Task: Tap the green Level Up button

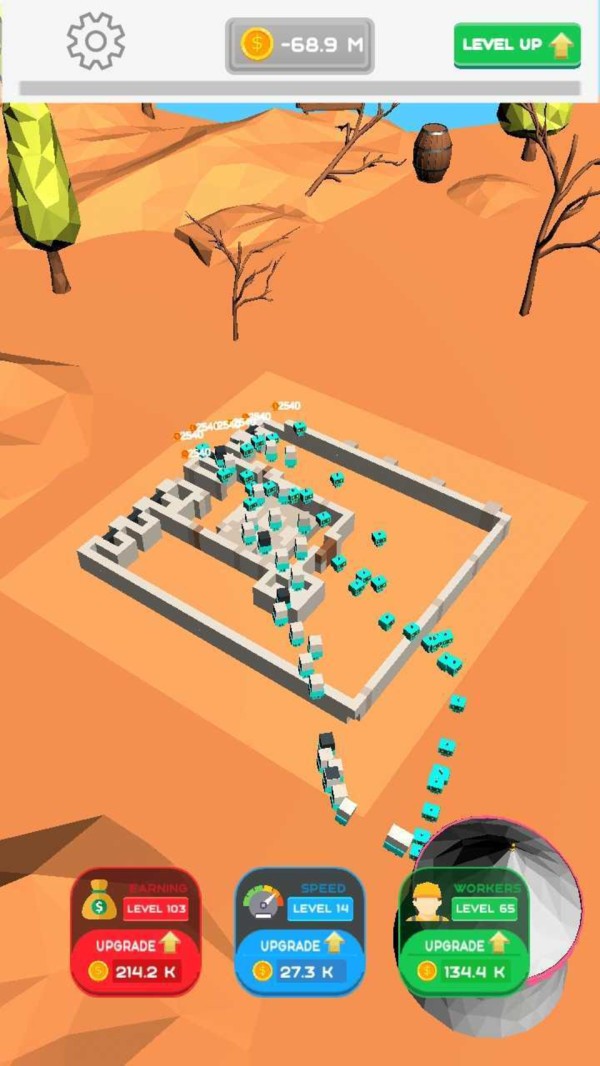Action: [516, 45]
